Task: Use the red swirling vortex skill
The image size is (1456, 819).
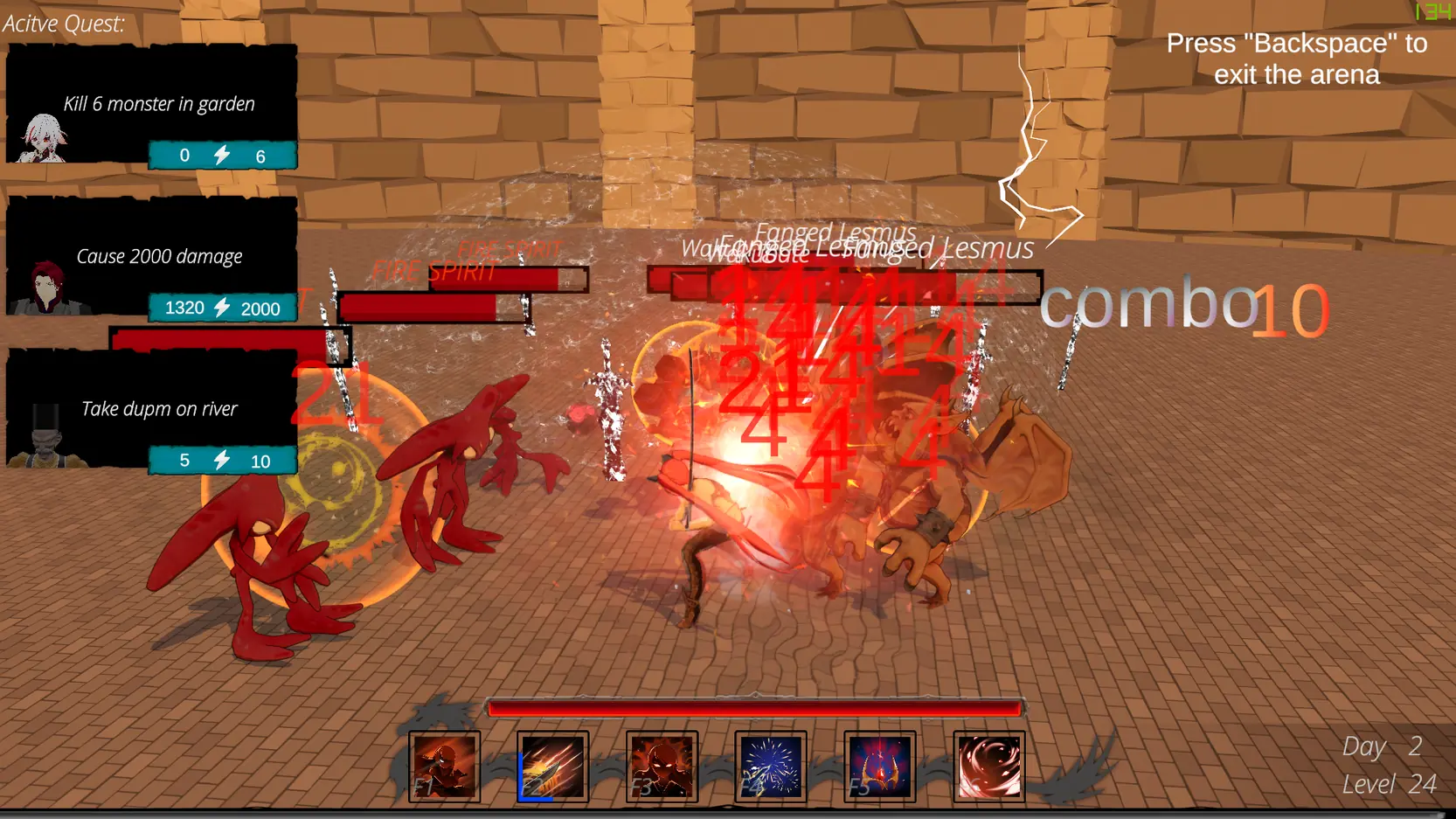Action: coord(989,767)
